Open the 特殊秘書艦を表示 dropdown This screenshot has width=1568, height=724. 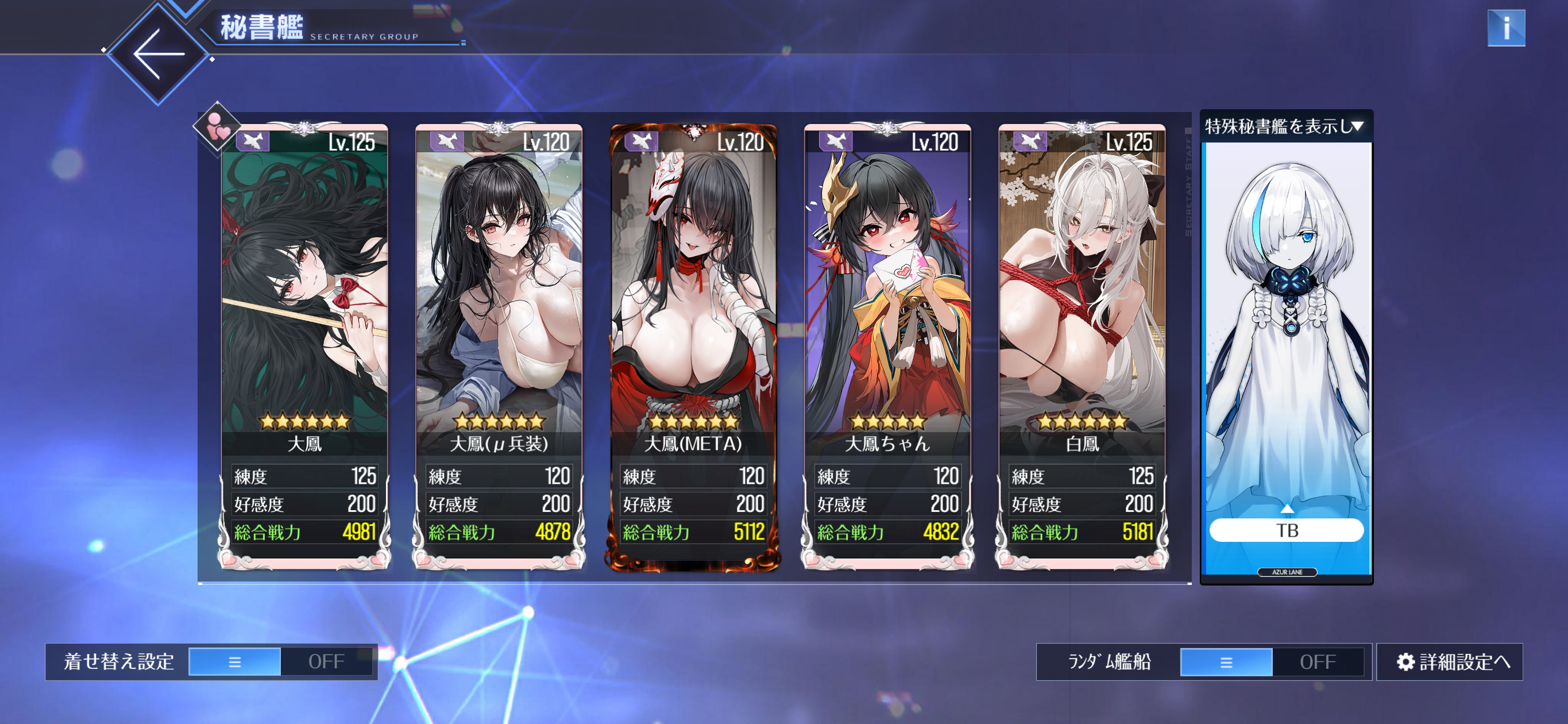click(1285, 126)
